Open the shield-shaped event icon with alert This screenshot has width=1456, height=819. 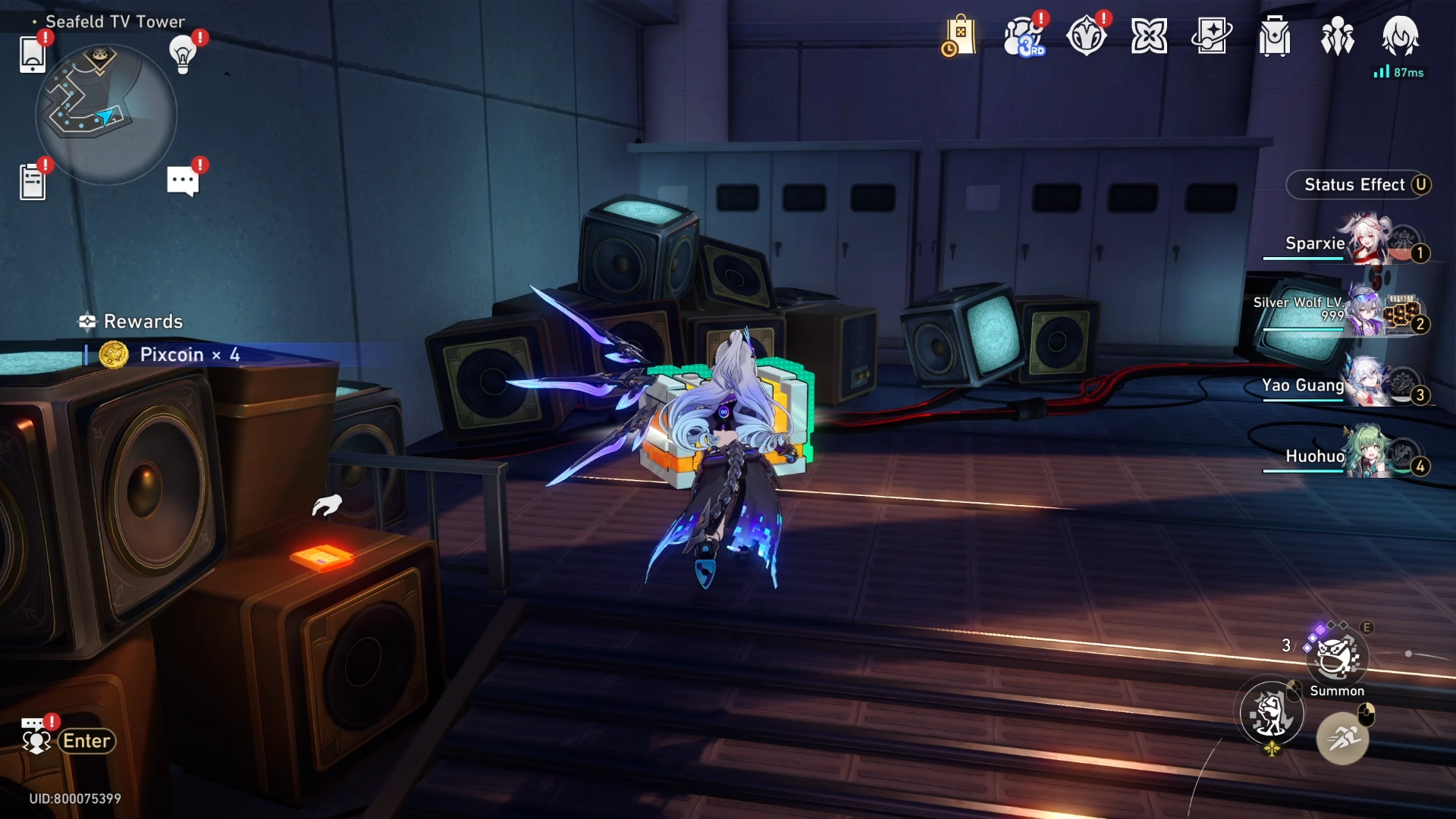(1086, 36)
